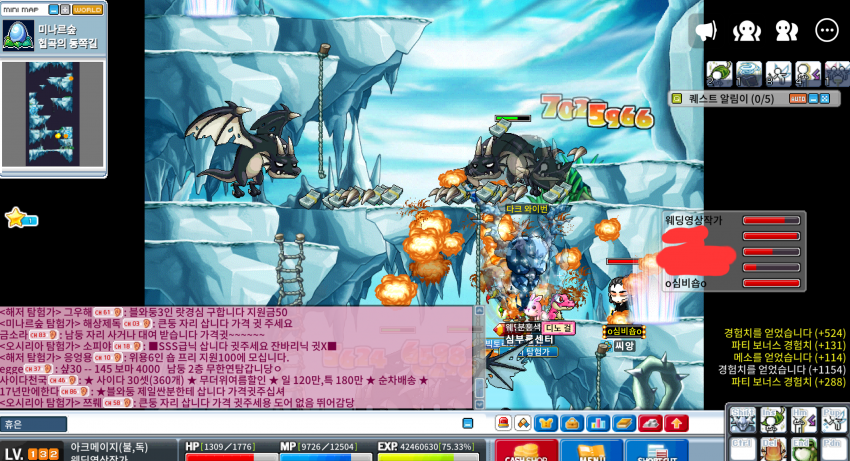
Task: Open the megaphone announcement icon
Action: click(706, 30)
